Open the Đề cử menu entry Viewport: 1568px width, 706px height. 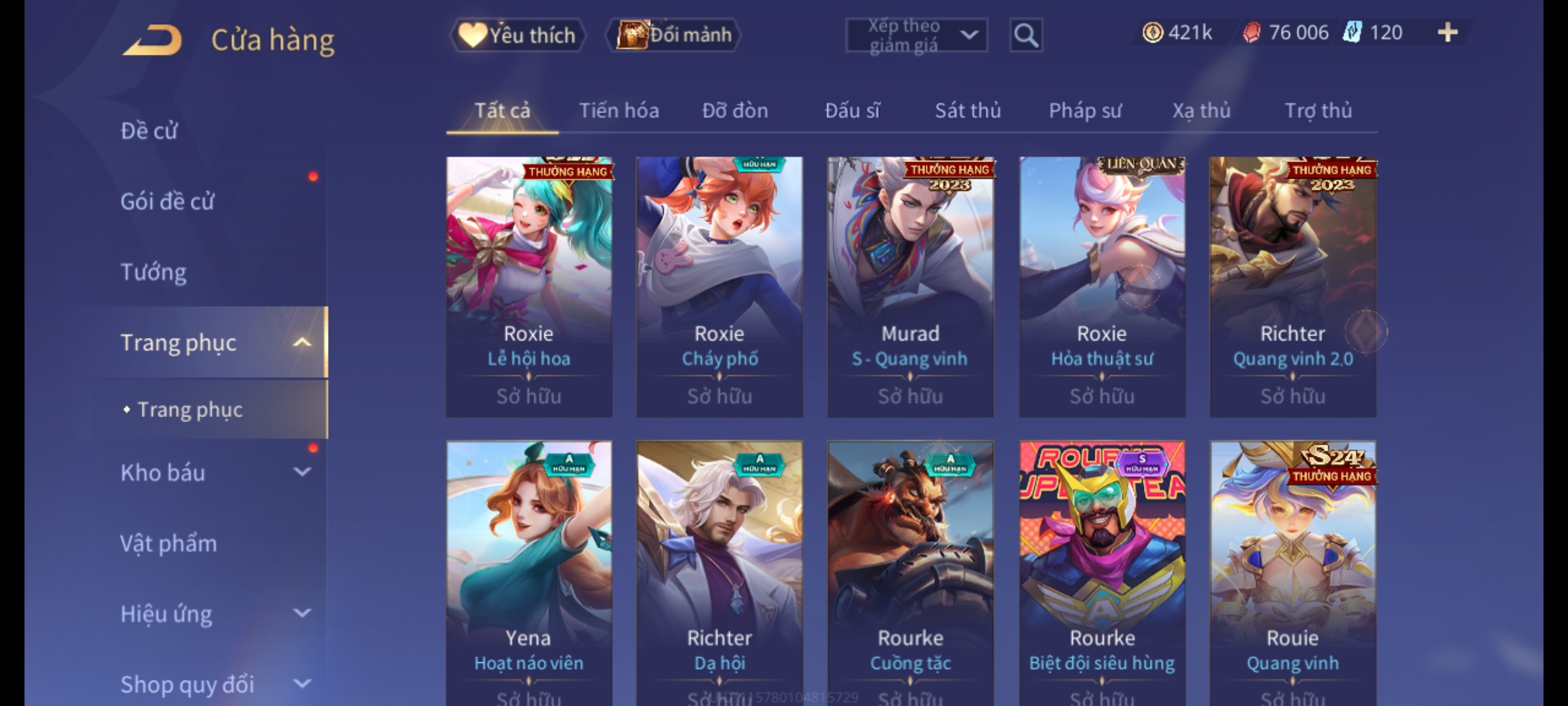[x=149, y=131]
